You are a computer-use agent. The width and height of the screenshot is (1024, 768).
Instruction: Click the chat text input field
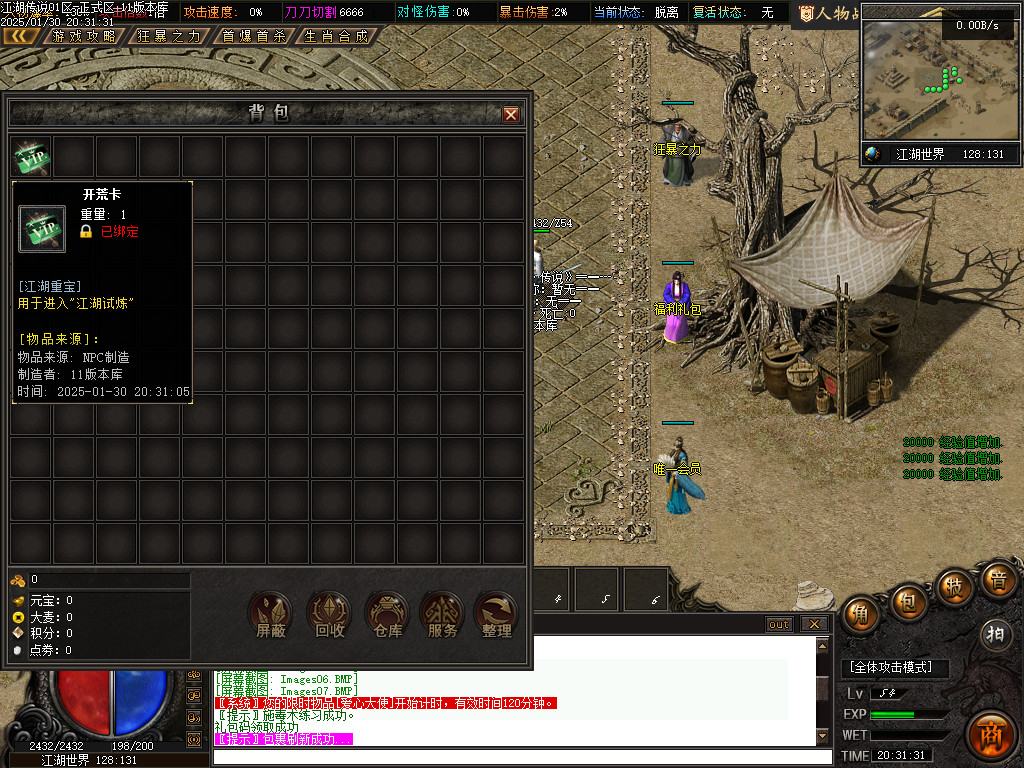520,757
